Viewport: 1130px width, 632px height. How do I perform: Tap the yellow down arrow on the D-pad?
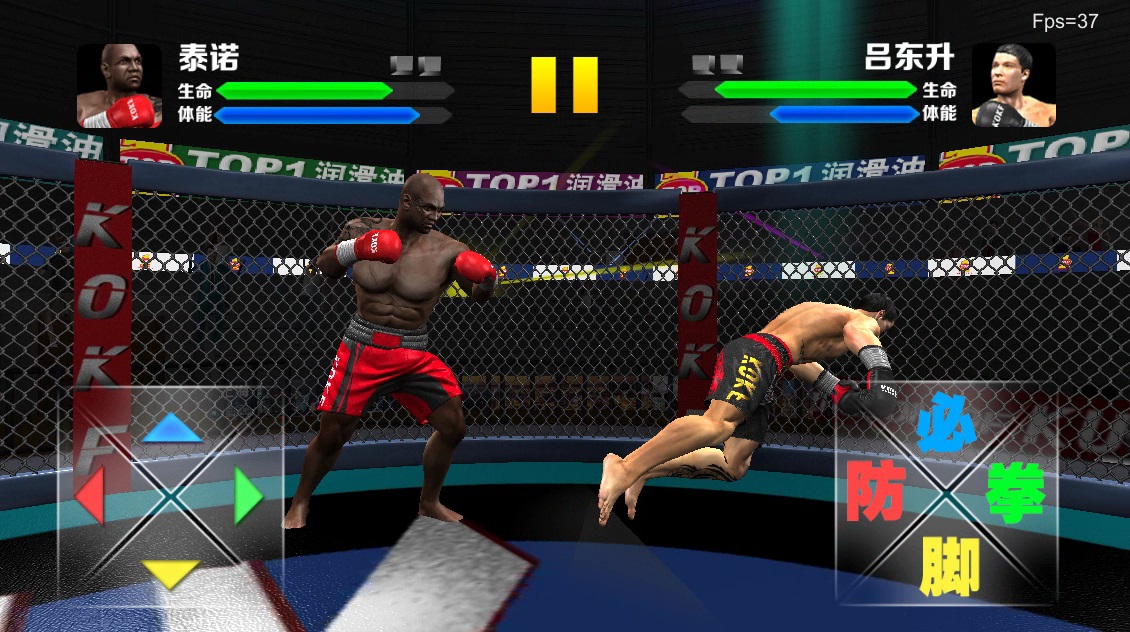click(171, 572)
